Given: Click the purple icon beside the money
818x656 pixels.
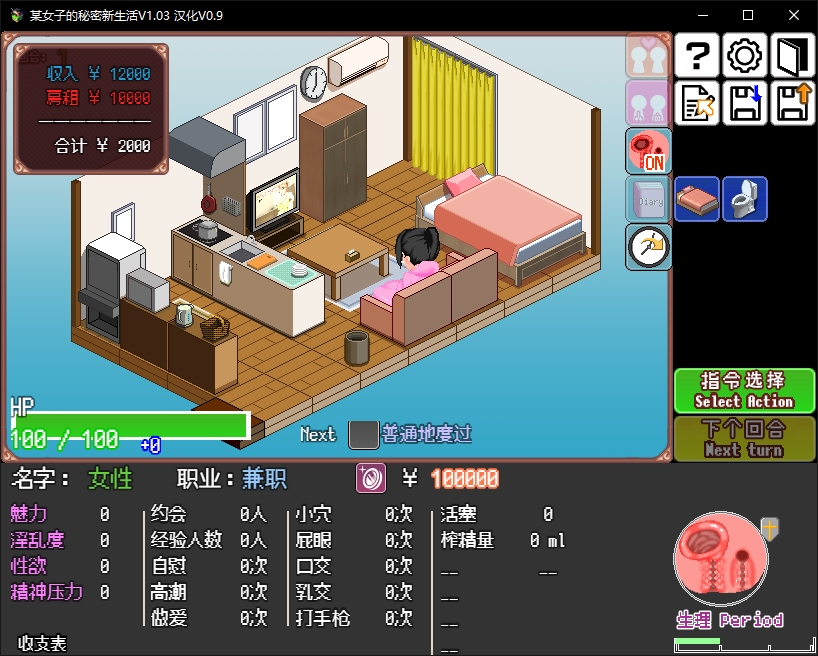Looking at the screenshot, I should coord(371,478).
